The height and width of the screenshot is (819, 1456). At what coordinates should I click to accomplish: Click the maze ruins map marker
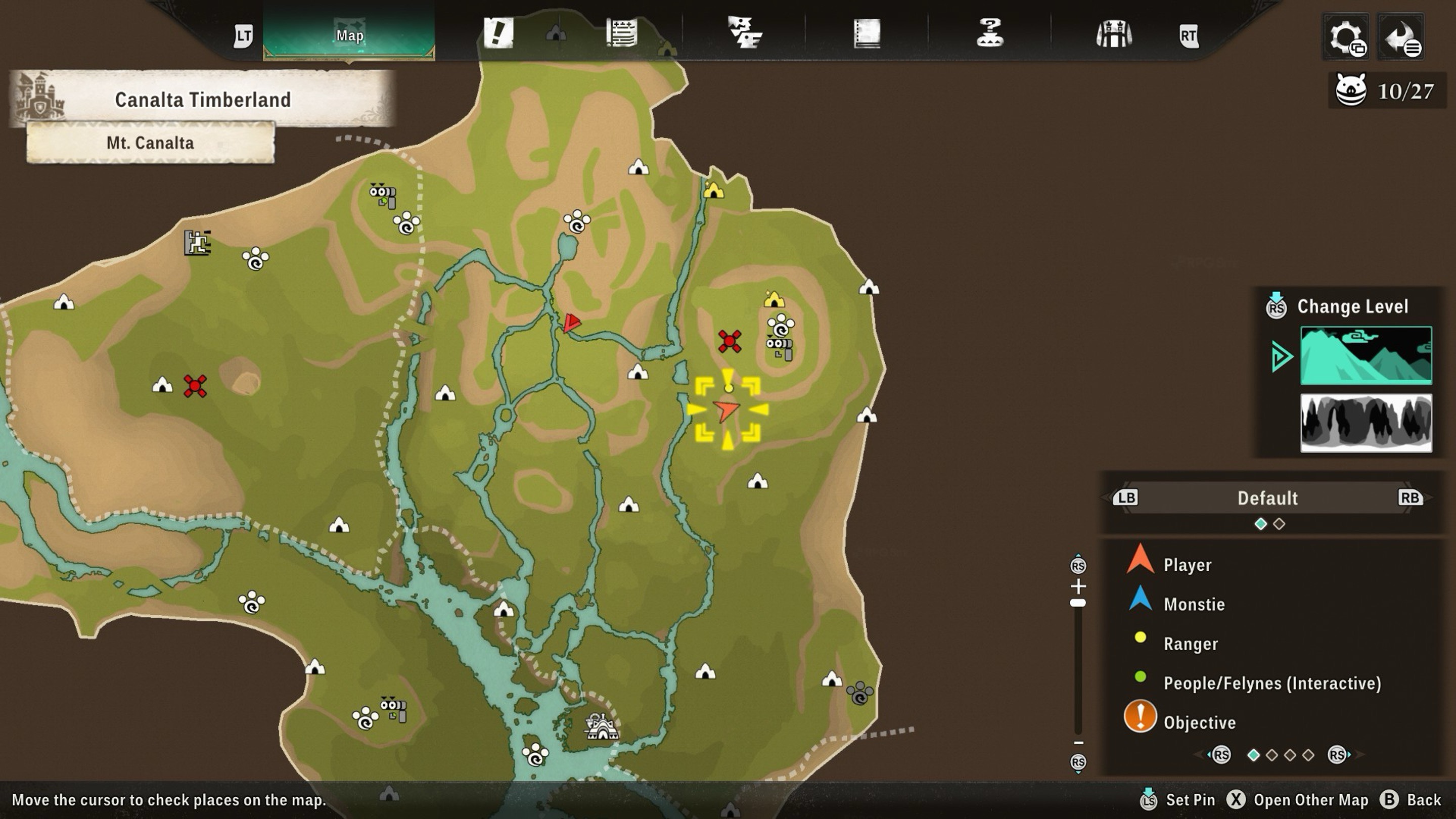point(197,243)
